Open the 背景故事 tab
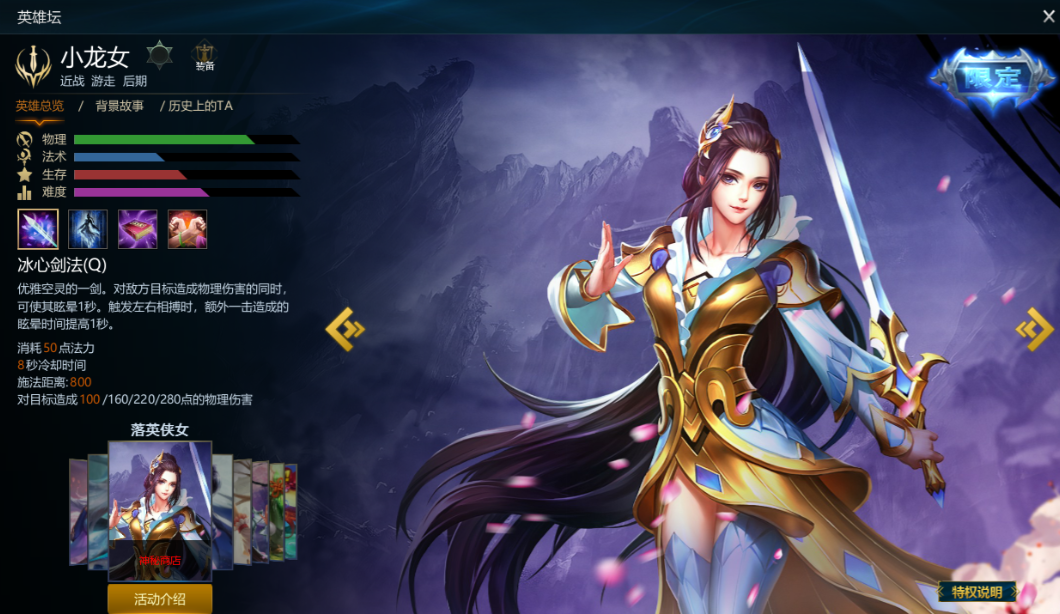 (x=120, y=106)
